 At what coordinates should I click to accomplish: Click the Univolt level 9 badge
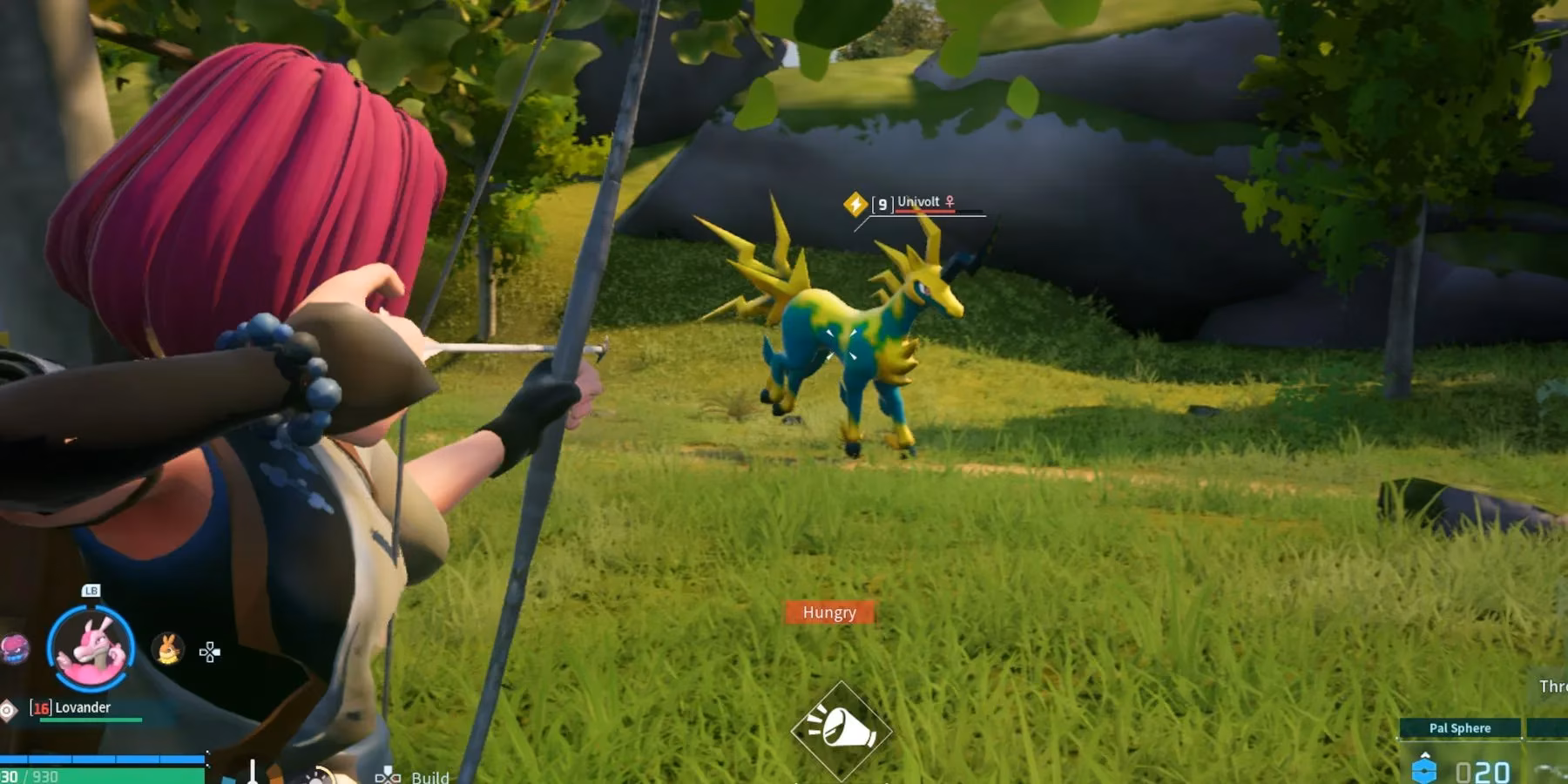click(882, 202)
